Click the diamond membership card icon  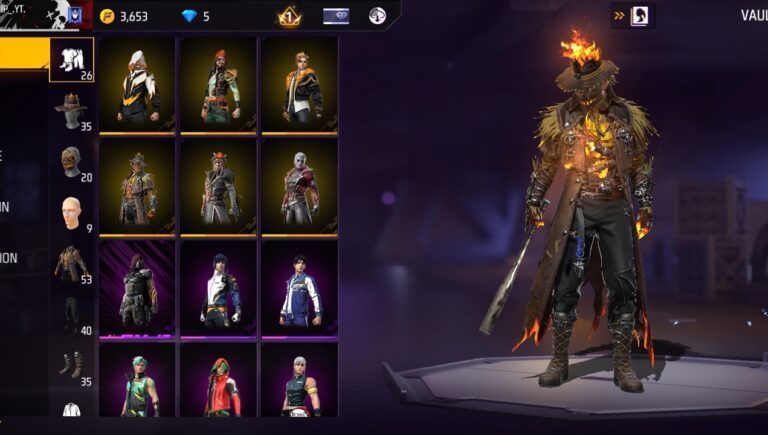point(336,16)
